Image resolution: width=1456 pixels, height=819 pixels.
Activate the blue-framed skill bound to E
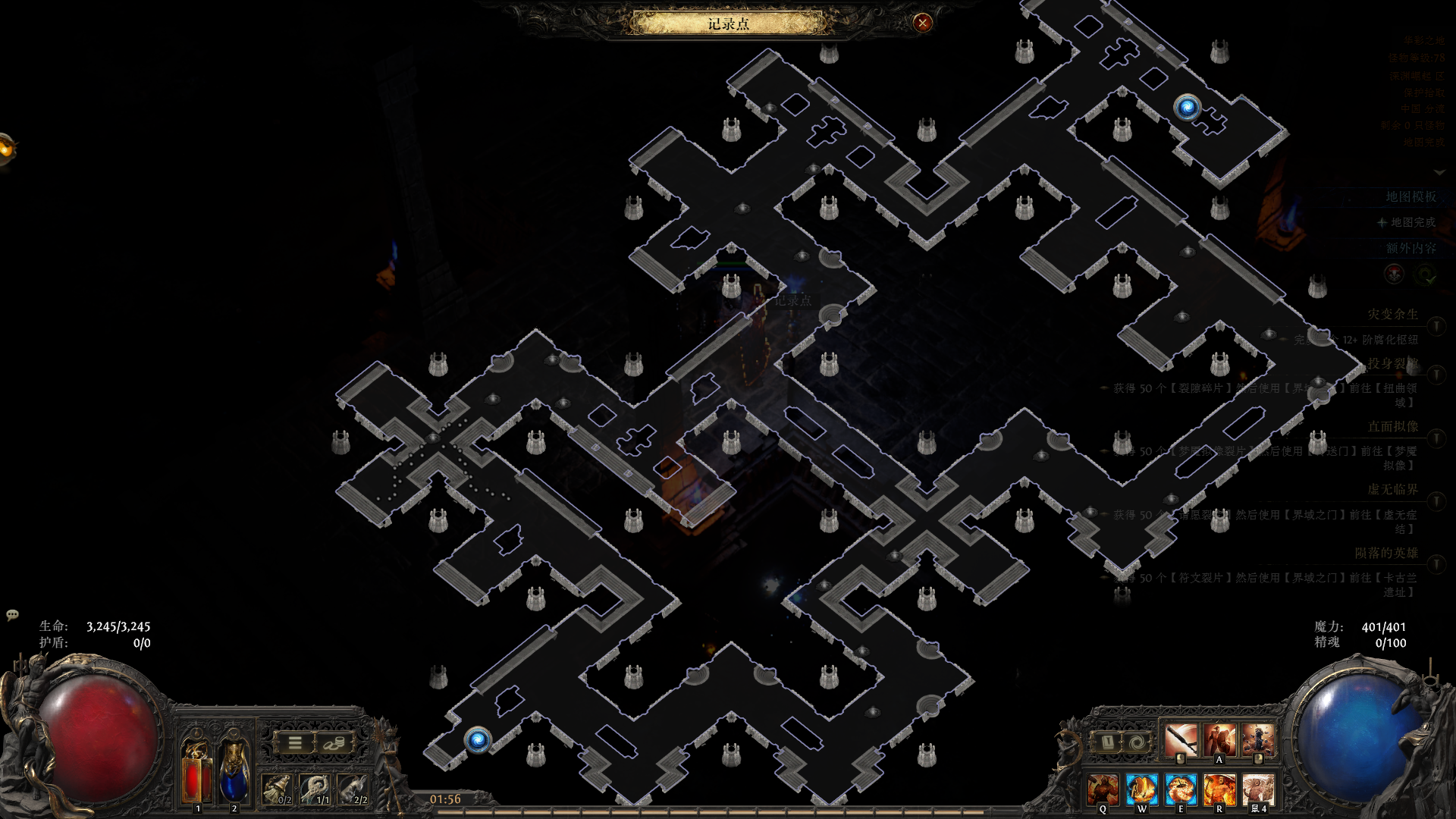click(1181, 789)
